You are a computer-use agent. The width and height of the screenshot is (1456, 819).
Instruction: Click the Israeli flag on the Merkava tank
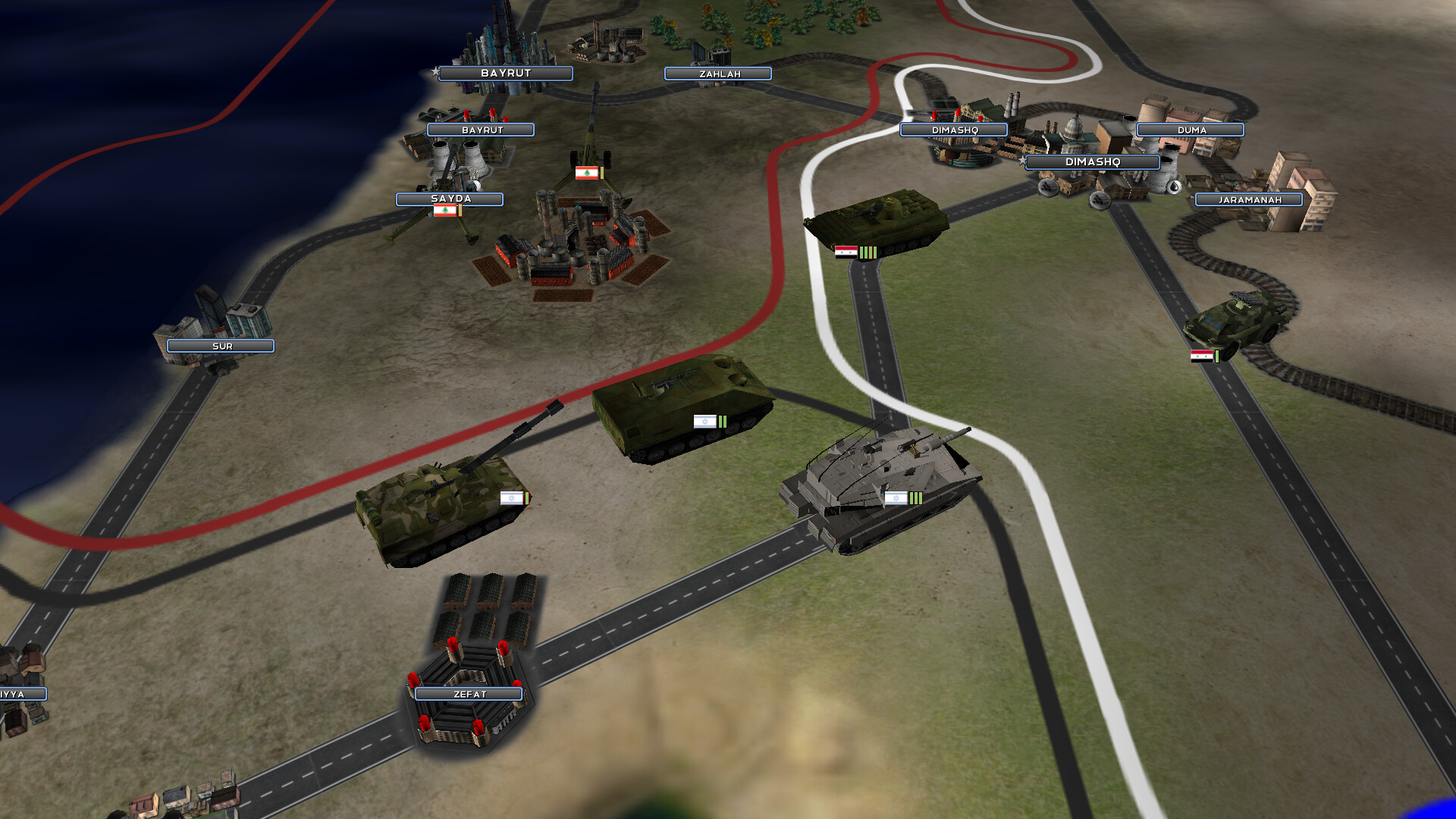(896, 499)
